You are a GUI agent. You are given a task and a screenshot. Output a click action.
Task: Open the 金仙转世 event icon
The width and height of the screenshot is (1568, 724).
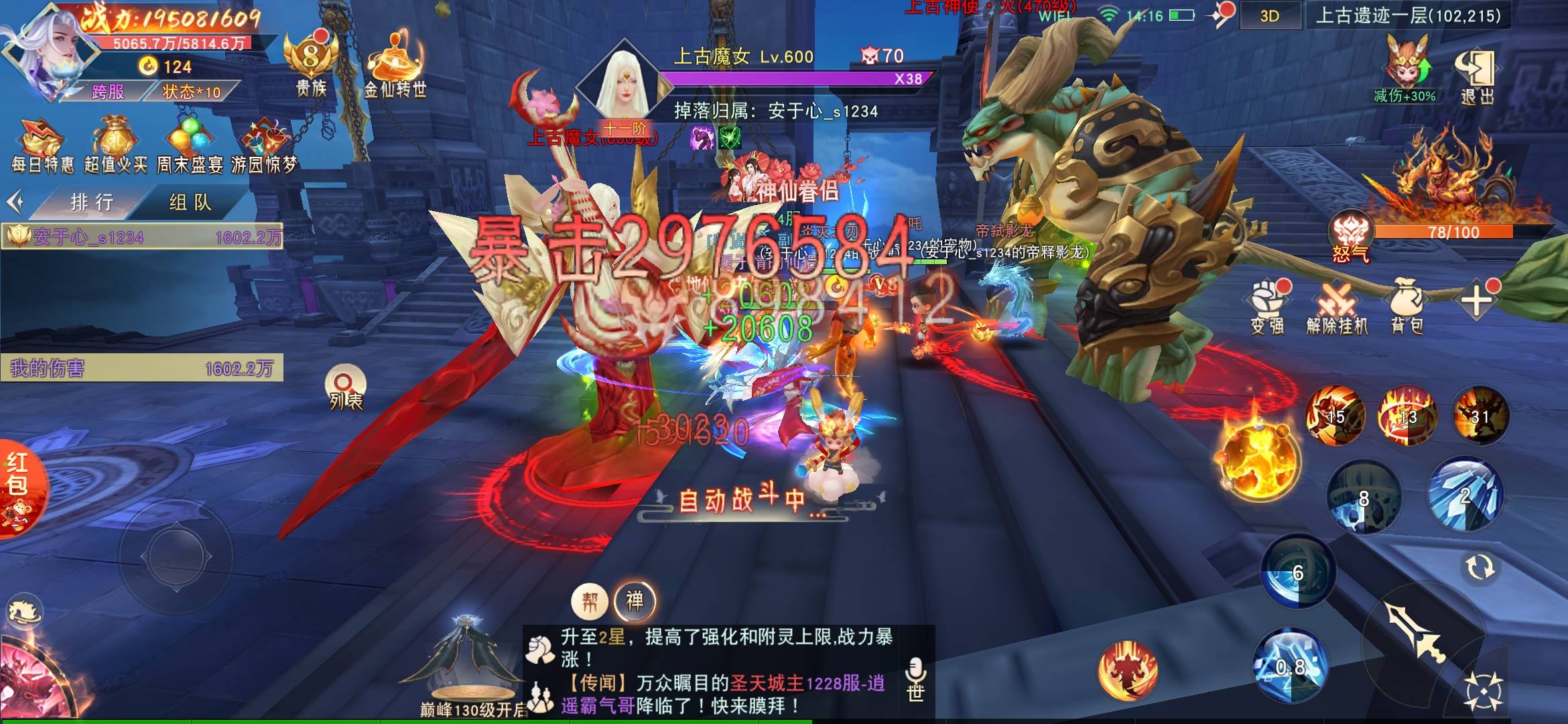click(x=395, y=67)
